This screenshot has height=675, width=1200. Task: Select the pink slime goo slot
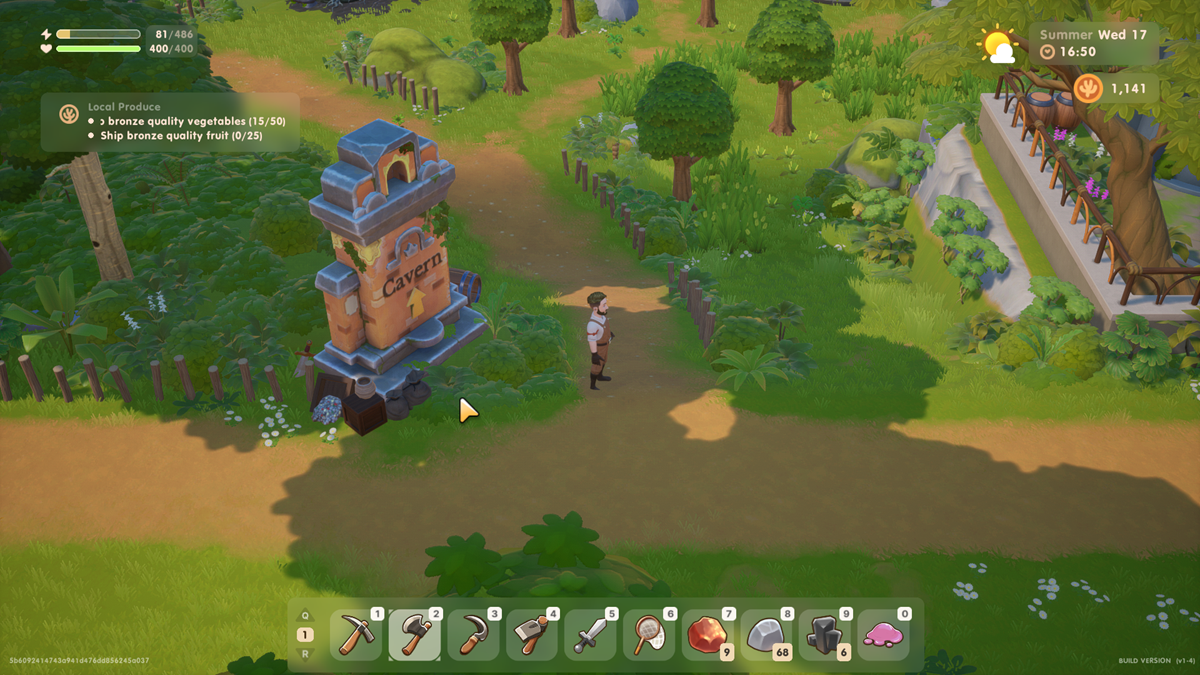[x=884, y=635]
